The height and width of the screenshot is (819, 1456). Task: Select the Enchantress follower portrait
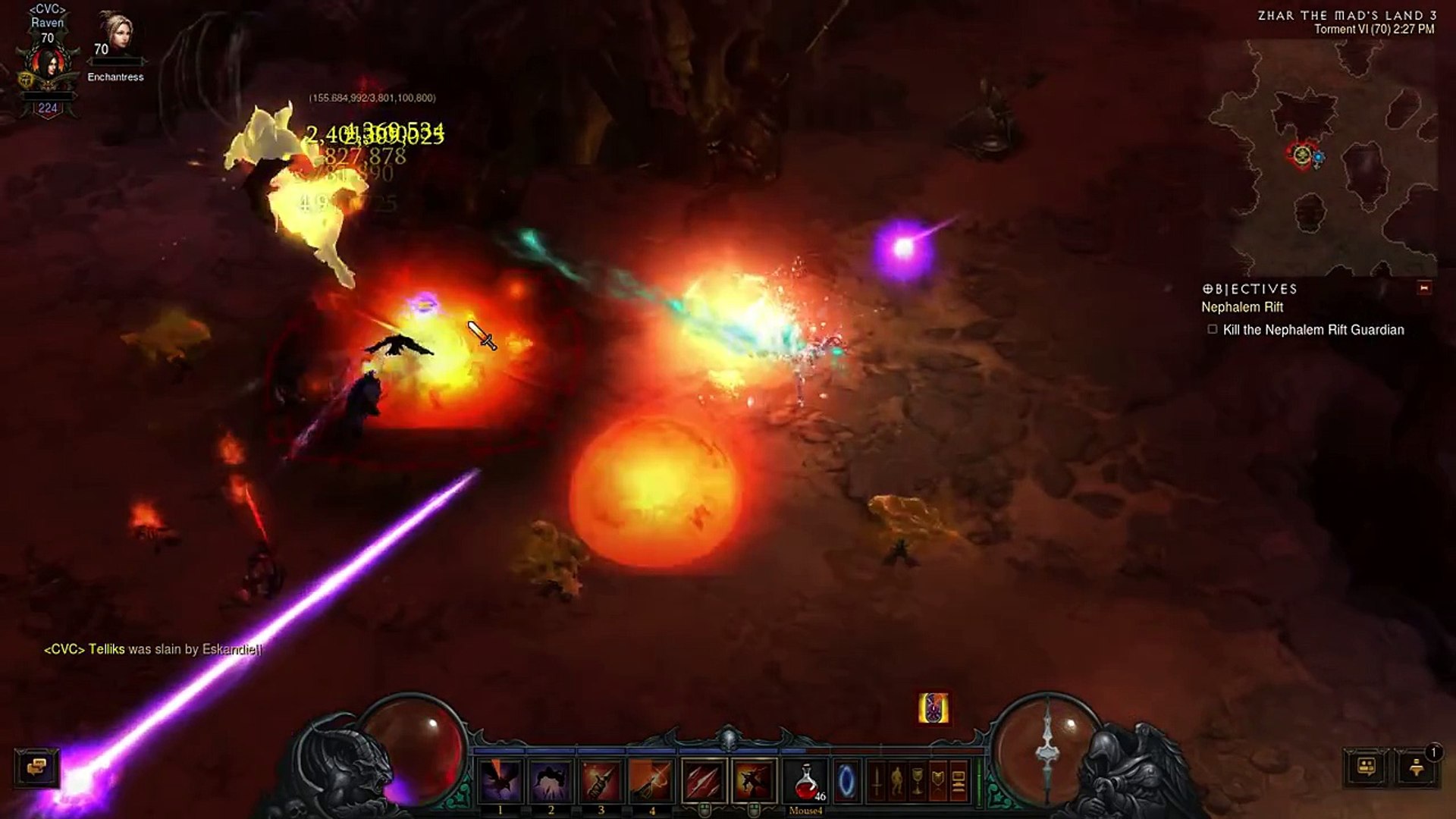tap(114, 34)
